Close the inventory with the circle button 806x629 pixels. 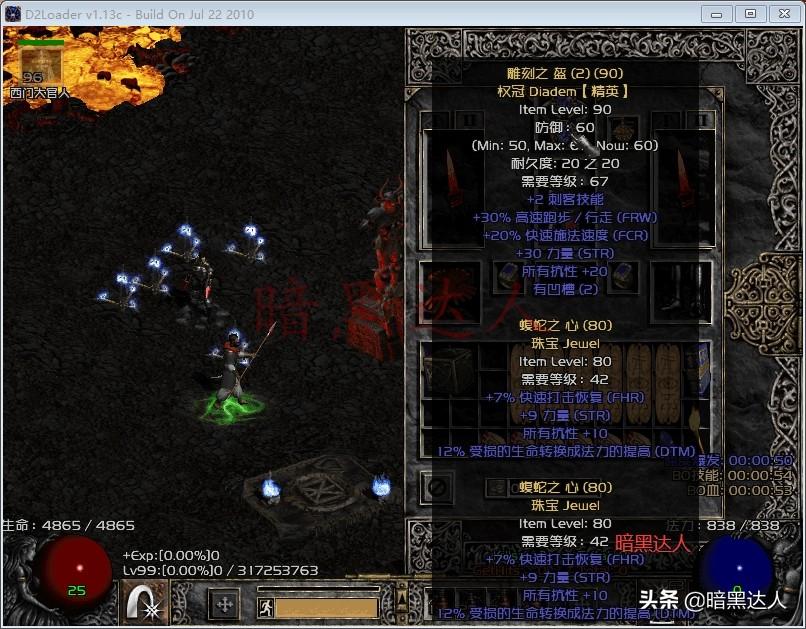tap(438, 488)
